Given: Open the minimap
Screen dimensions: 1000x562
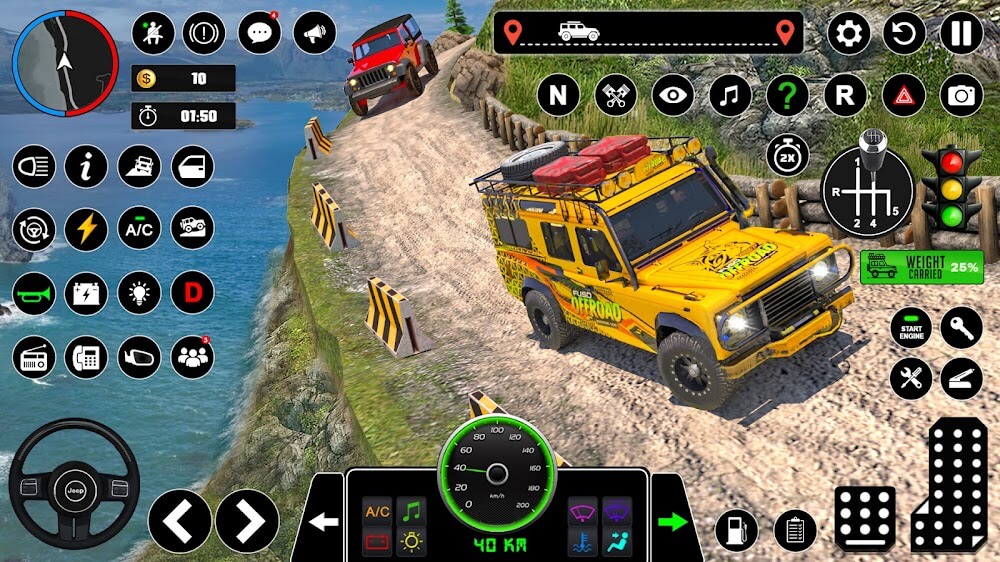Looking at the screenshot, I should pyautogui.click(x=65, y=62).
